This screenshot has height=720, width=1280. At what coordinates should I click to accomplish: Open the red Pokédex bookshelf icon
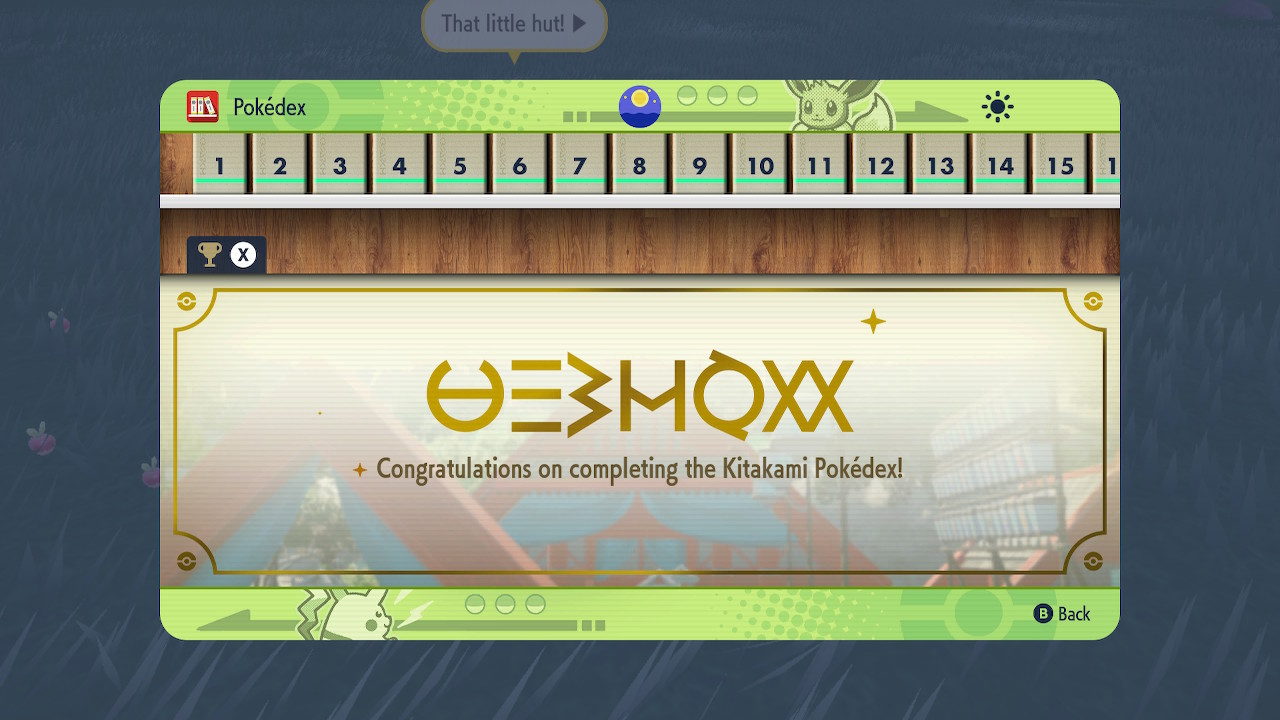203,107
